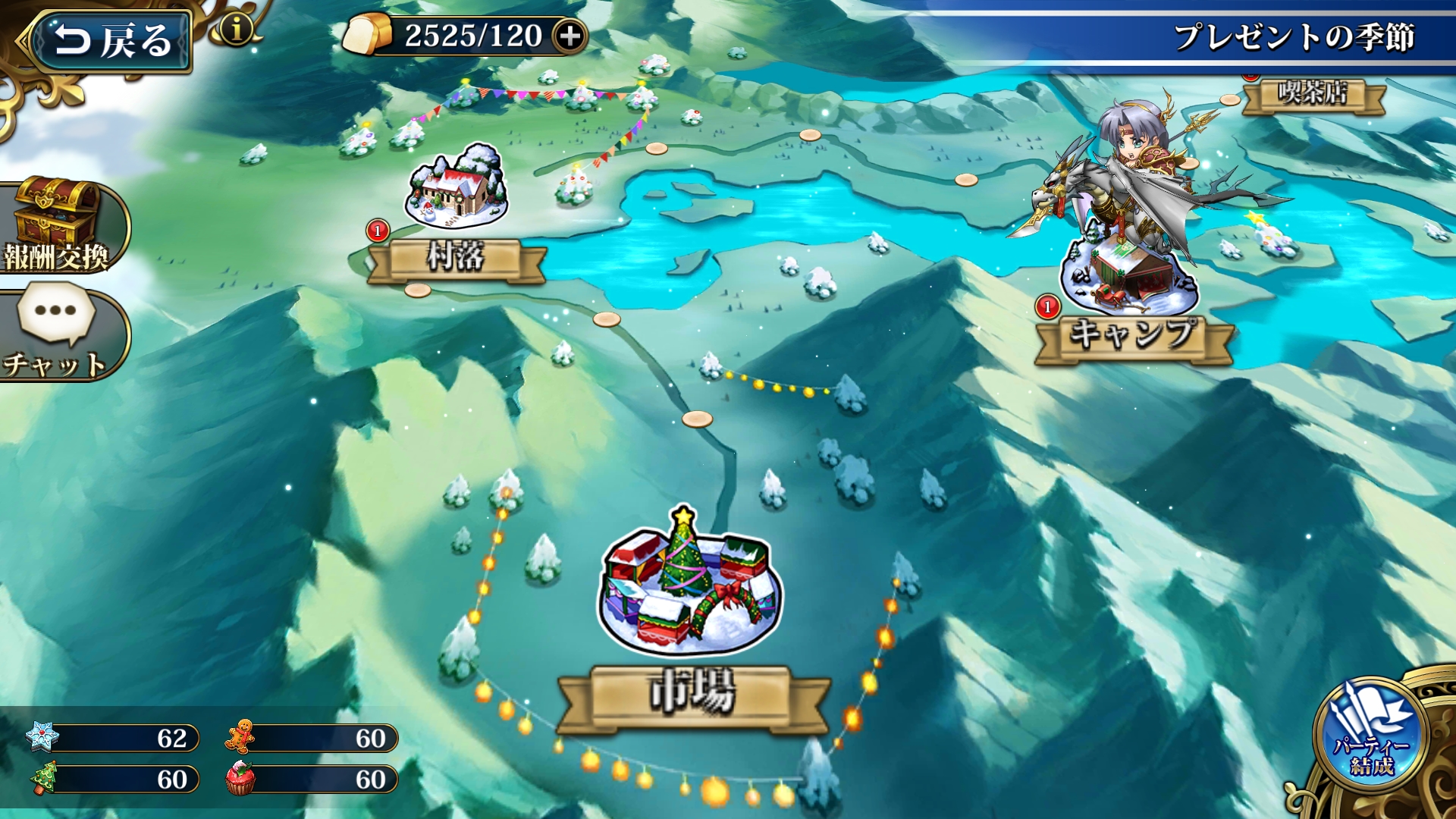
Task: Open the info icon beside the back button
Action: (237, 30)
